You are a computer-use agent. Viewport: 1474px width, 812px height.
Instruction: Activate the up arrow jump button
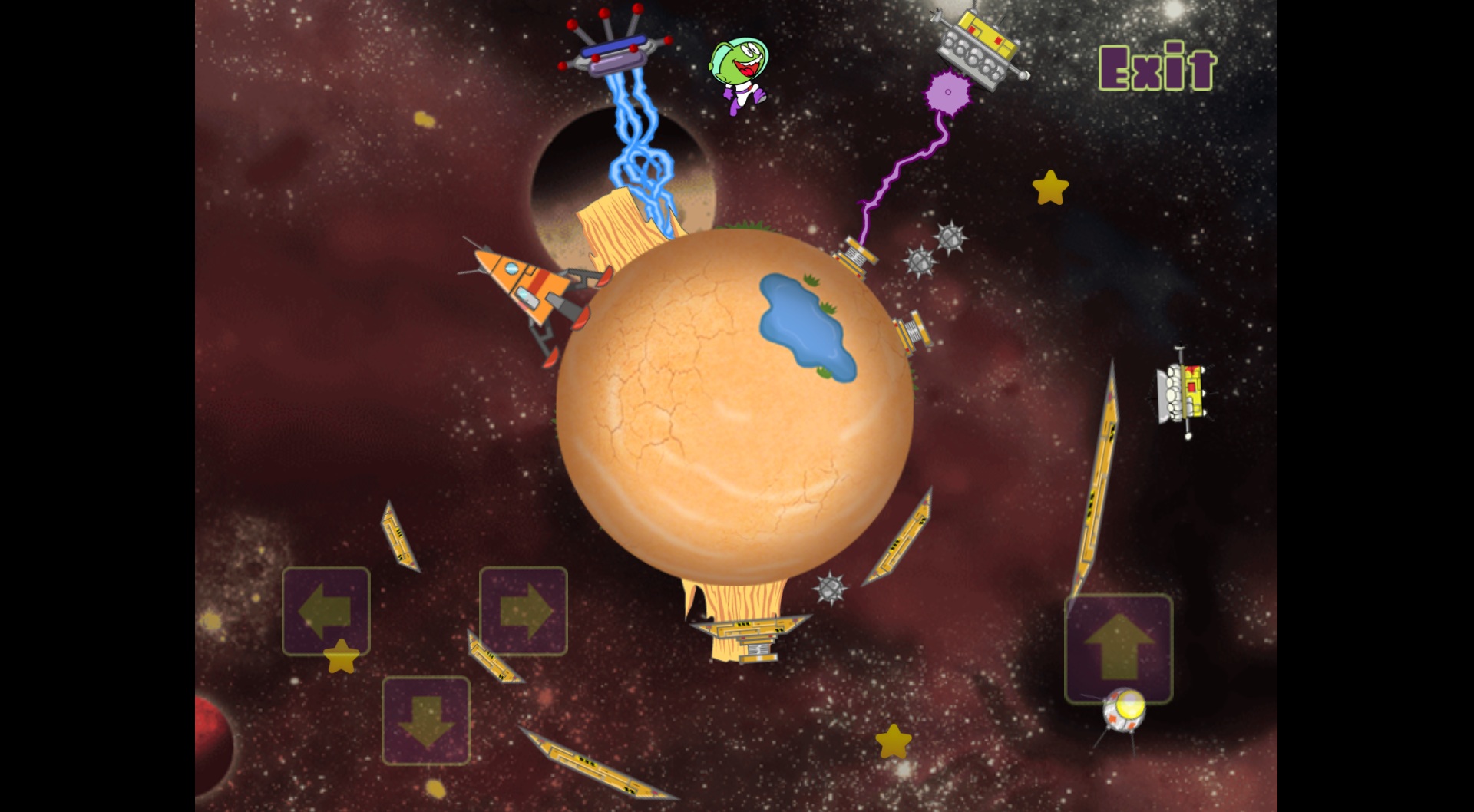(1119, 648)
